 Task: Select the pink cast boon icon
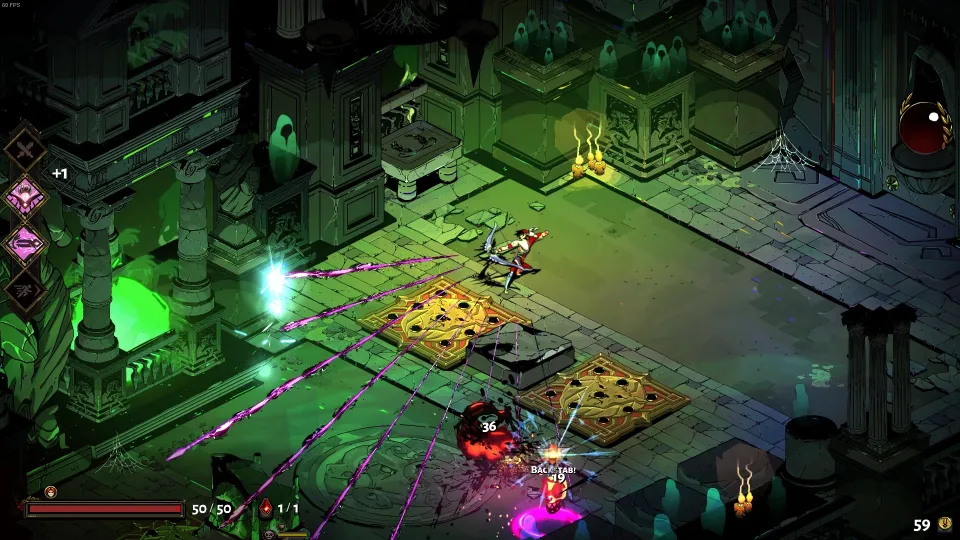24,241
